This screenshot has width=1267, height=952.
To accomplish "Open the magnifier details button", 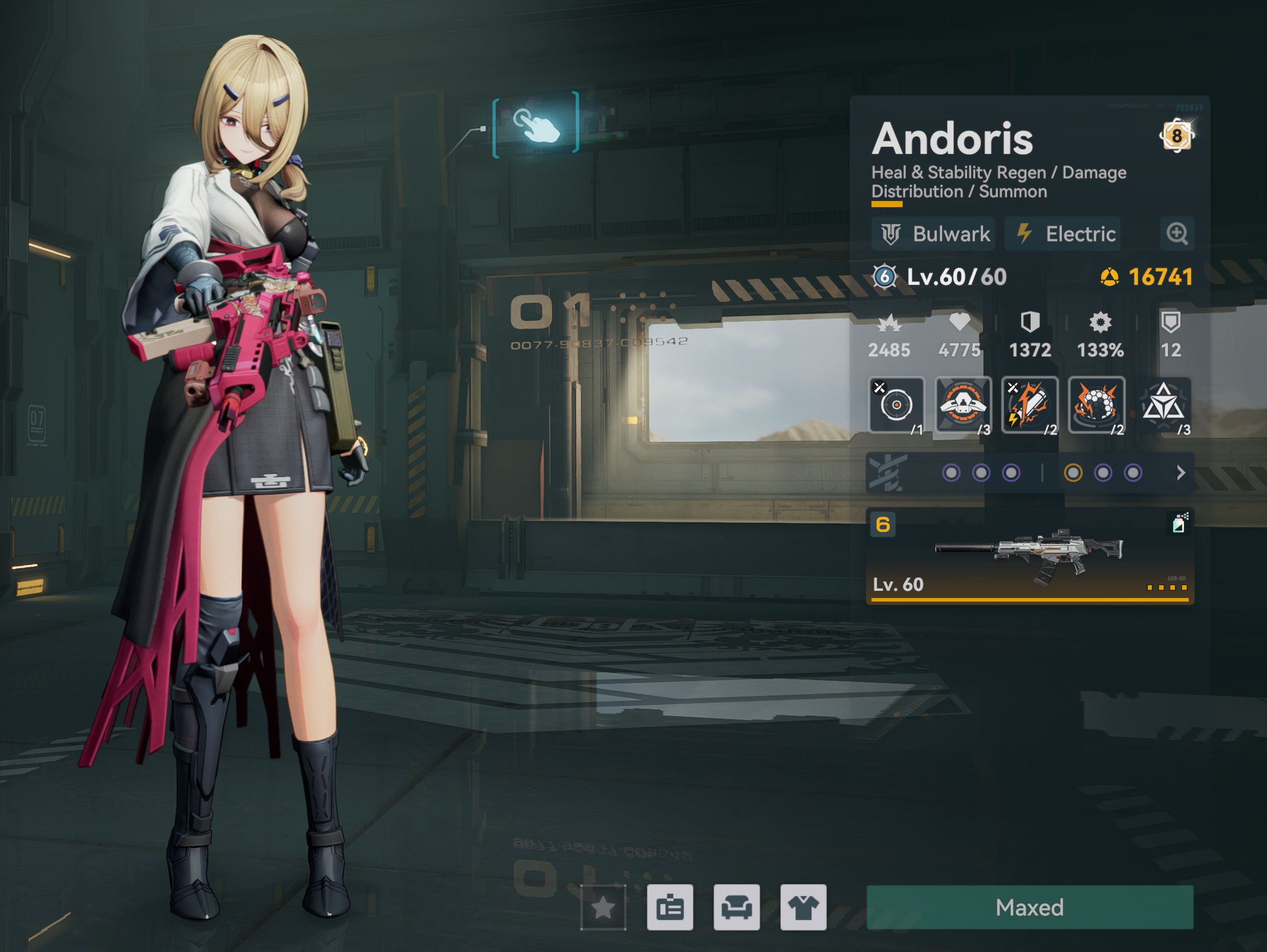I will tap(1177, 234).
